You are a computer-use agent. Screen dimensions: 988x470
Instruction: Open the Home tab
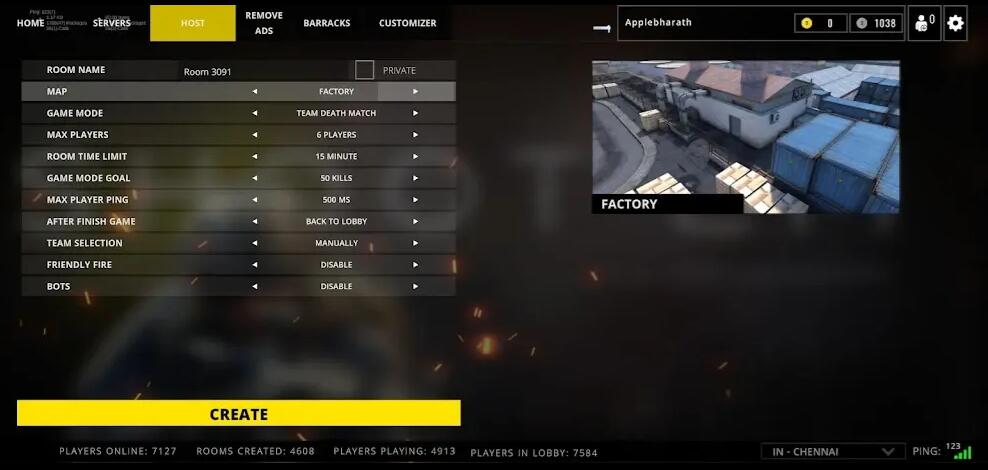click(x=30, y=23)
